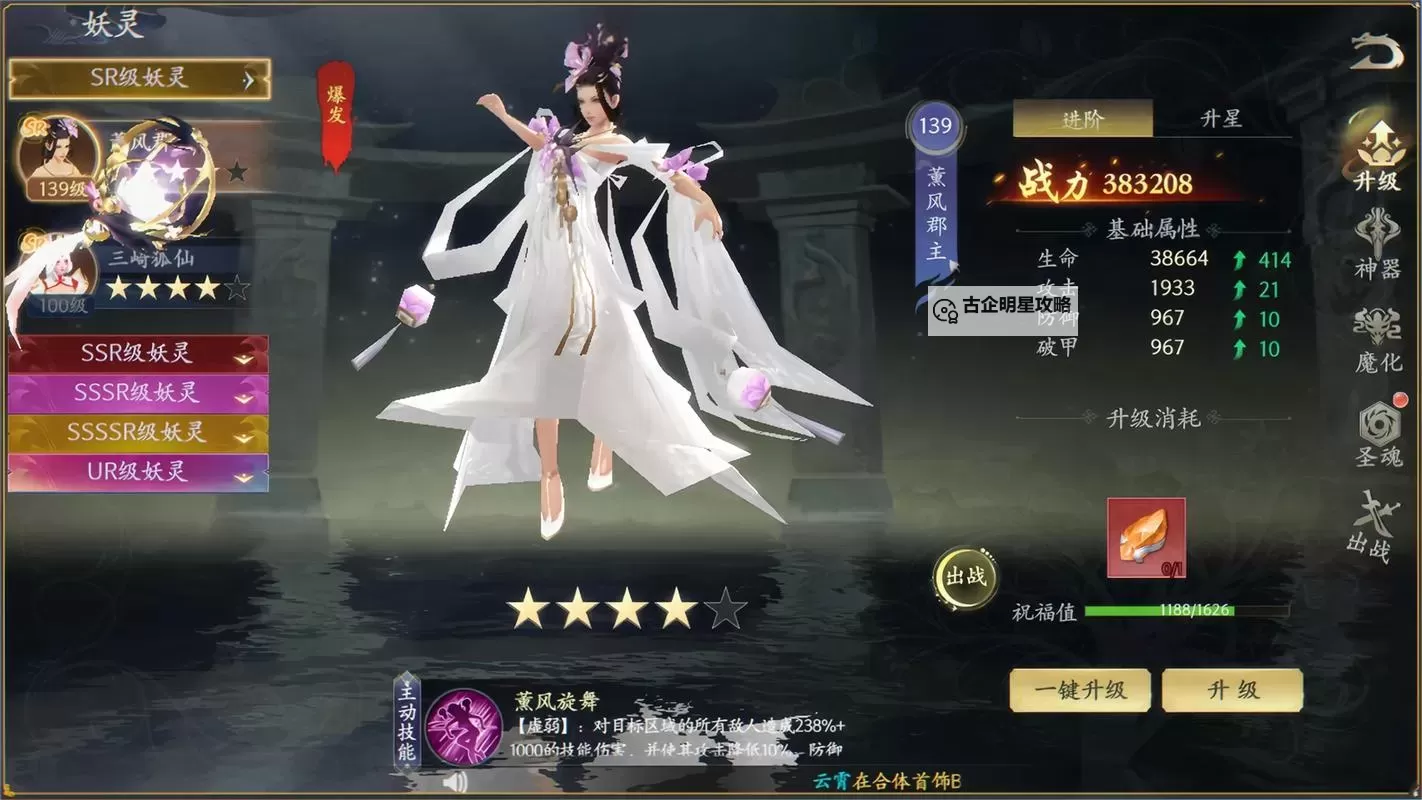The width and height of the screenshot is (1422, 800).
Task: Select the orange upgrade material slot
Action: (1146, 538)
